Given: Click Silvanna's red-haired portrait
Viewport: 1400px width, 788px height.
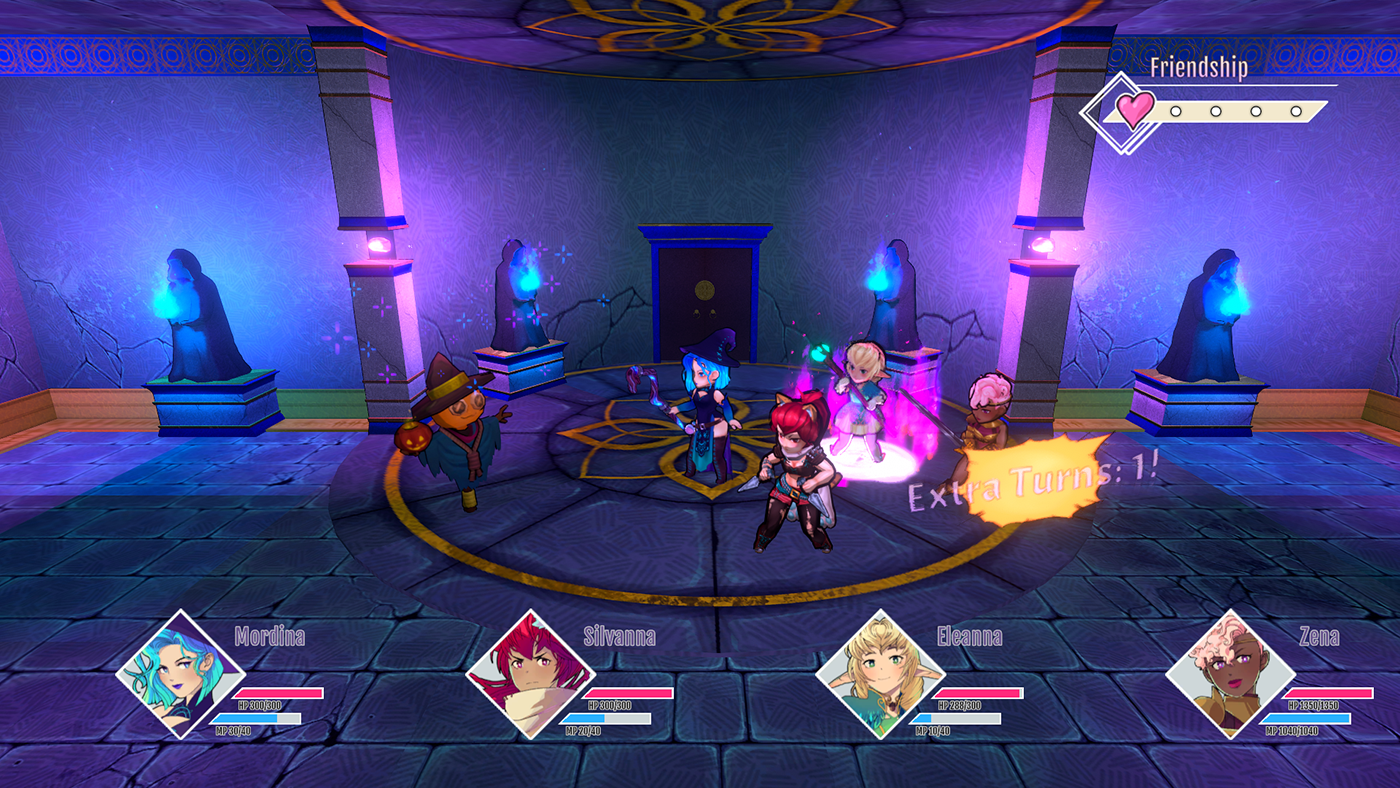Looking at the screenshot, I should [x=531, y=675].
